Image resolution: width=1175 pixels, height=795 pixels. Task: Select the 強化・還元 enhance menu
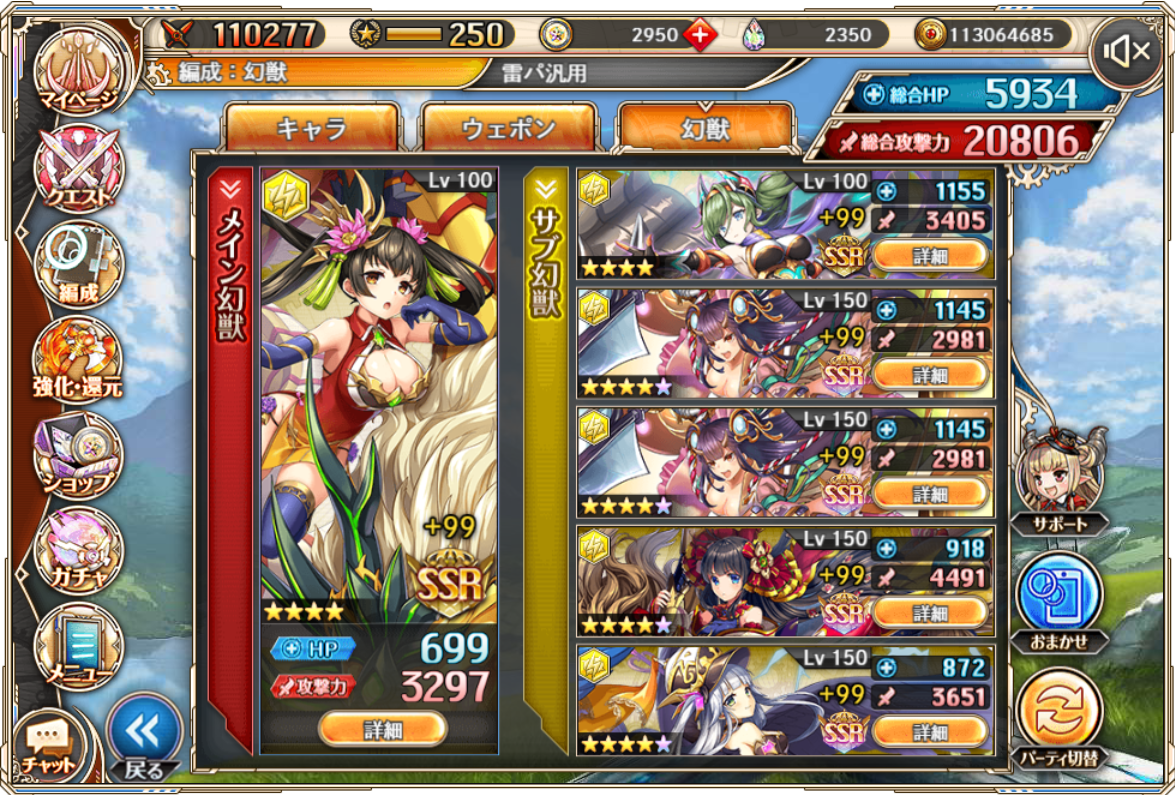click(x=78, y=359)
